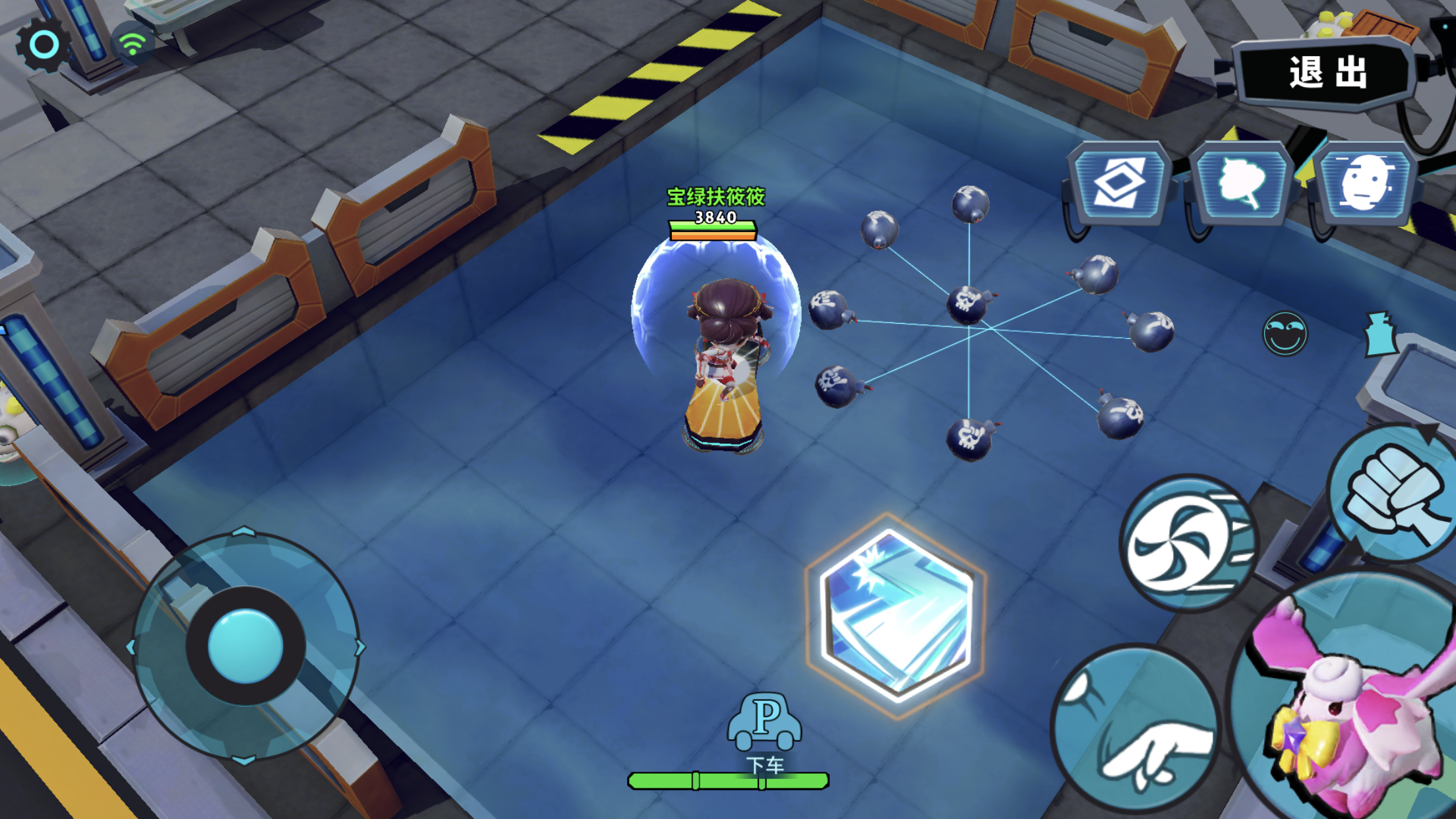This screenshot has height=819, width=1456.
Task: Tap the network signal indicator
Action: (133, 41)
